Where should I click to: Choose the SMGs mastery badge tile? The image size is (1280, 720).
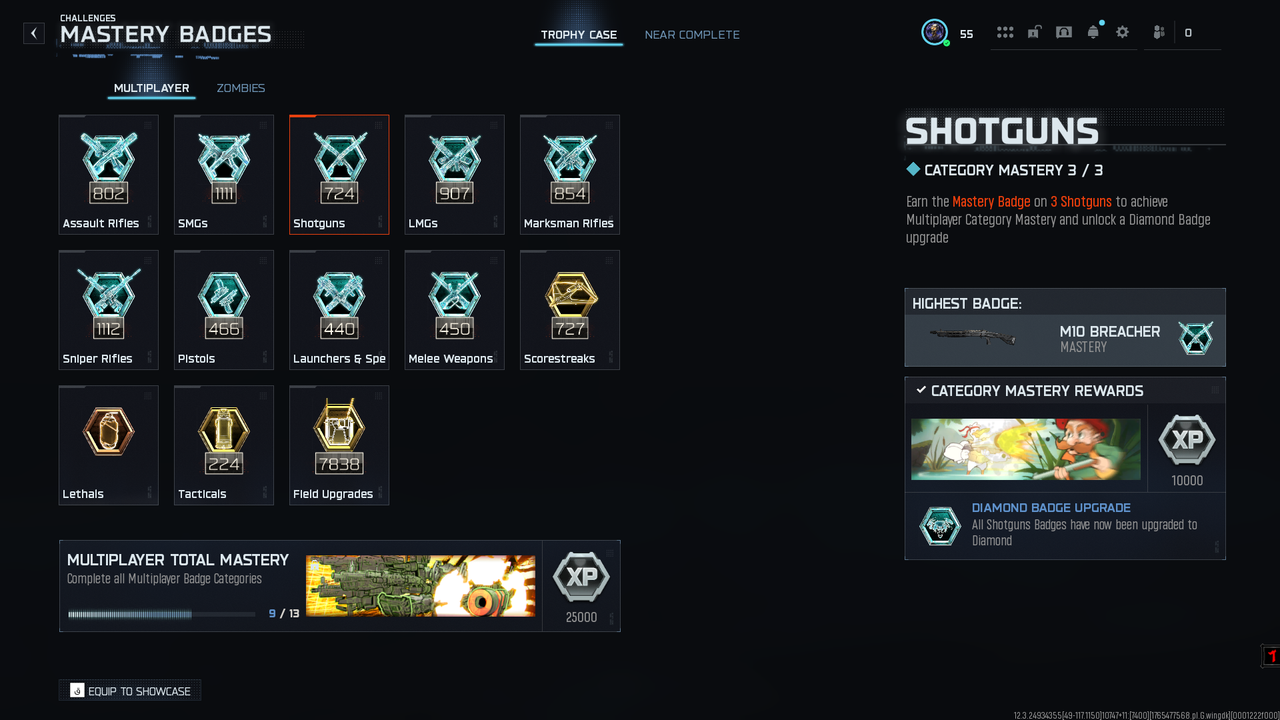click(x=224, y=174)
